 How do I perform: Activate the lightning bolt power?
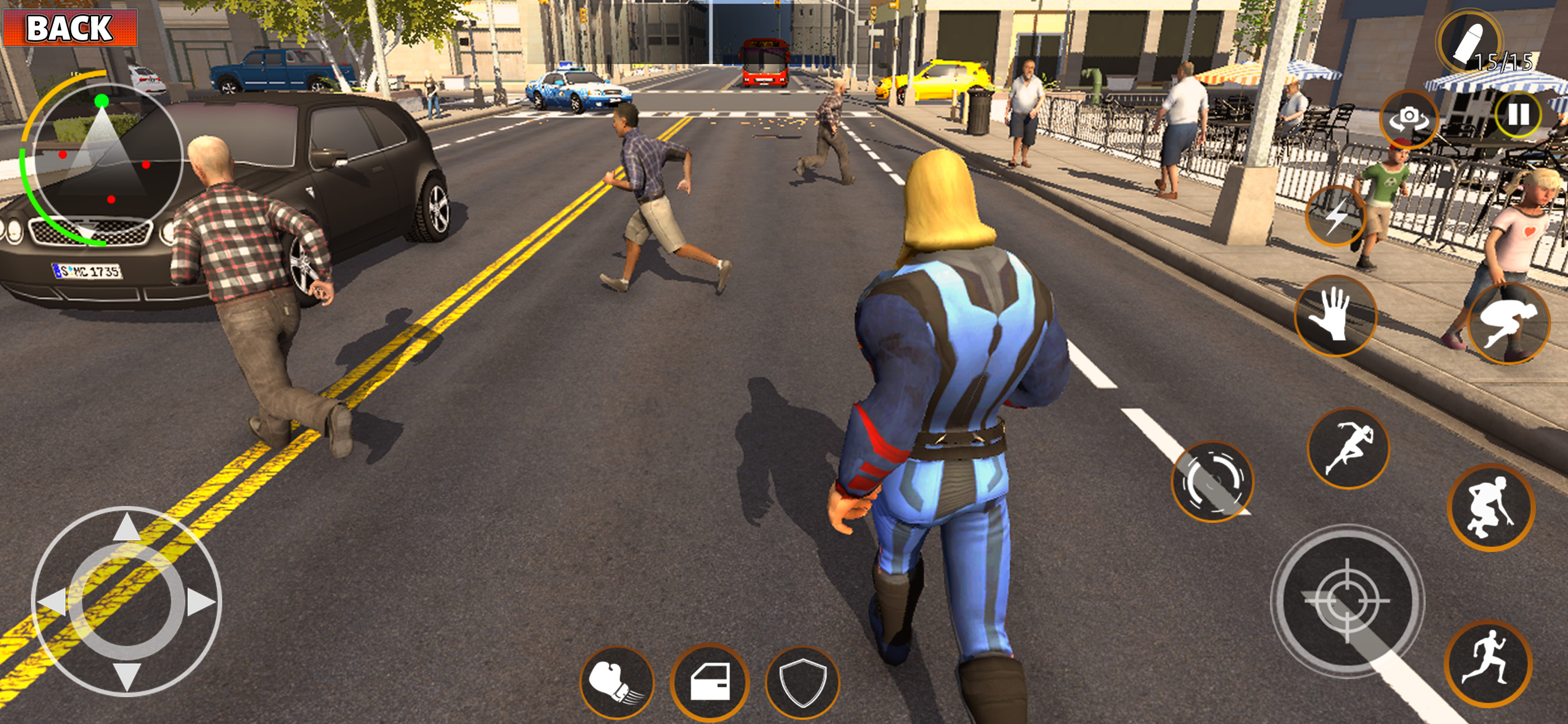click(x=1336, y=216)
